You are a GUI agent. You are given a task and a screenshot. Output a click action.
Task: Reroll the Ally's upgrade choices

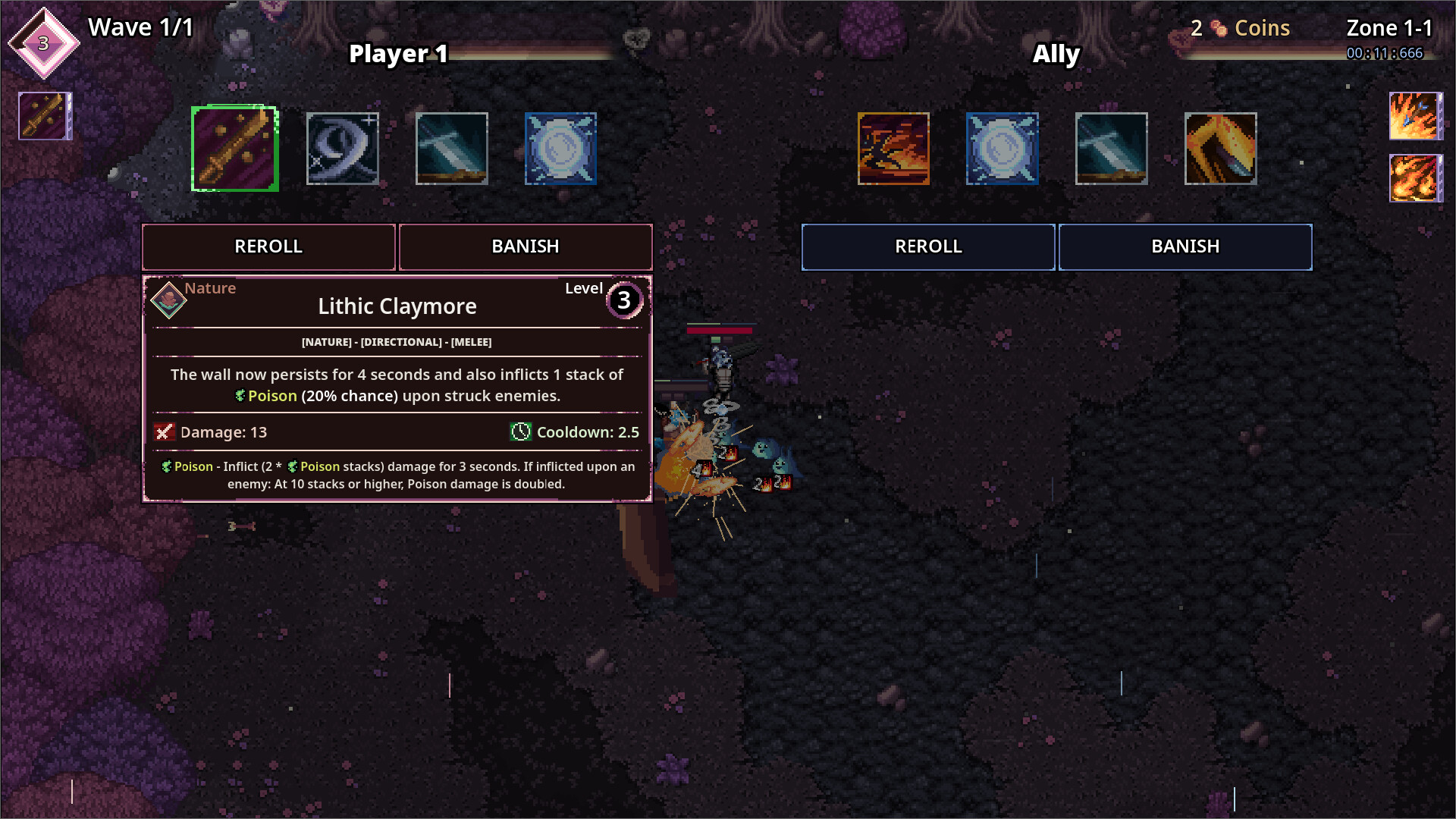point(928,246)
